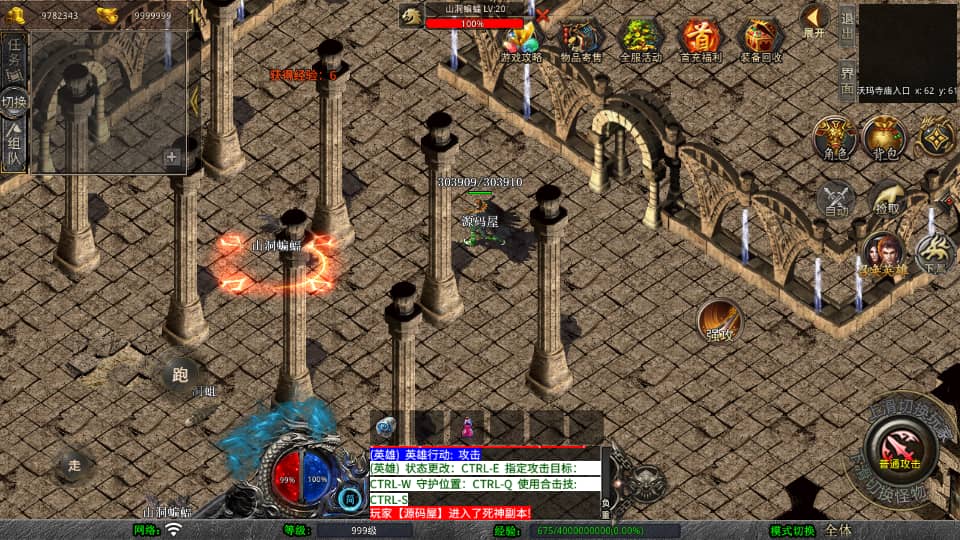This screenshot has height=540, width=960.
Task: Open the 游戏攻略 game guide icon
Action: [521, 40]
